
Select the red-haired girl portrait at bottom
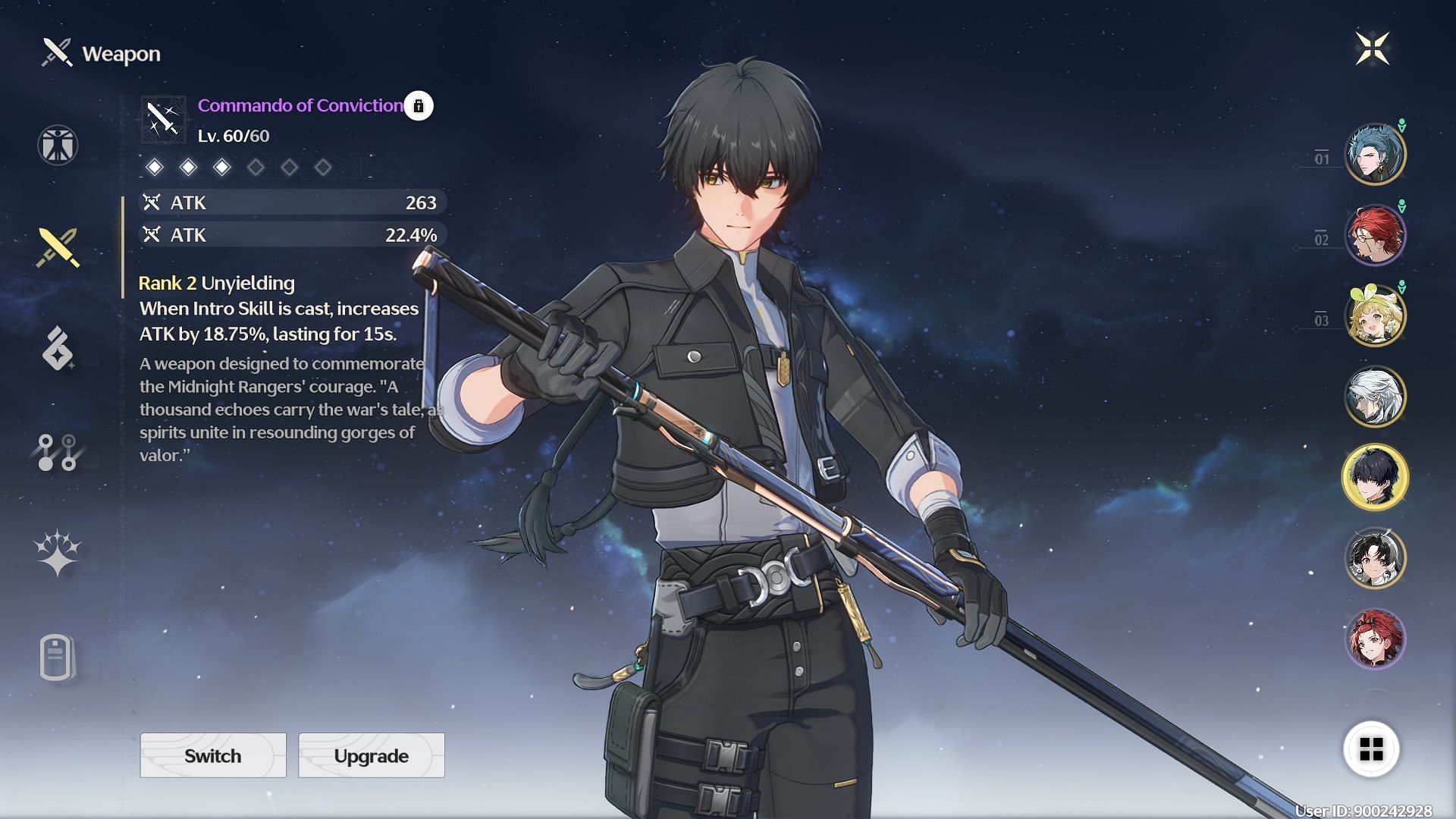click(x=1375, y=639)
